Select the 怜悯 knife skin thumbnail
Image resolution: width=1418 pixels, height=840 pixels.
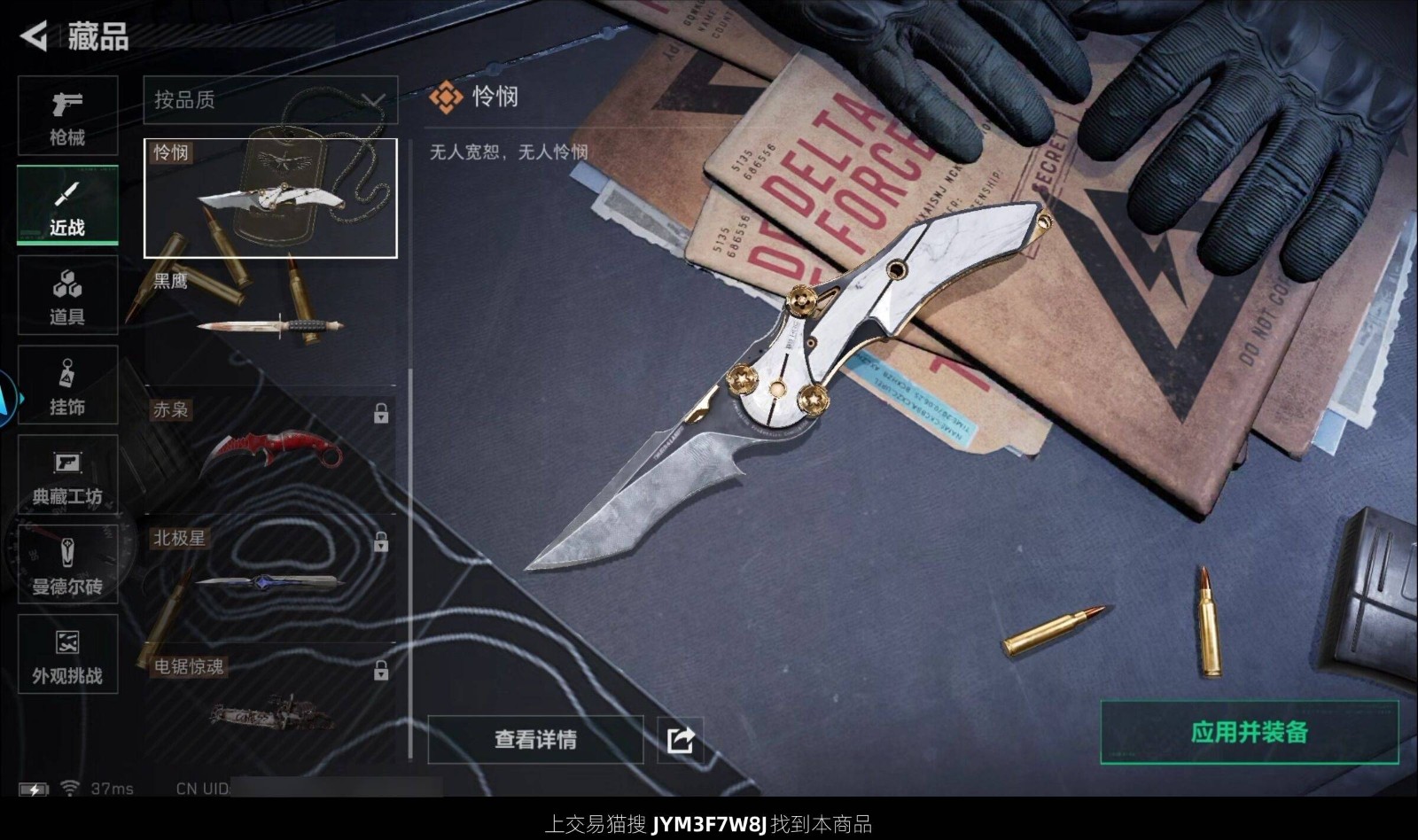(x=270, y=198)
